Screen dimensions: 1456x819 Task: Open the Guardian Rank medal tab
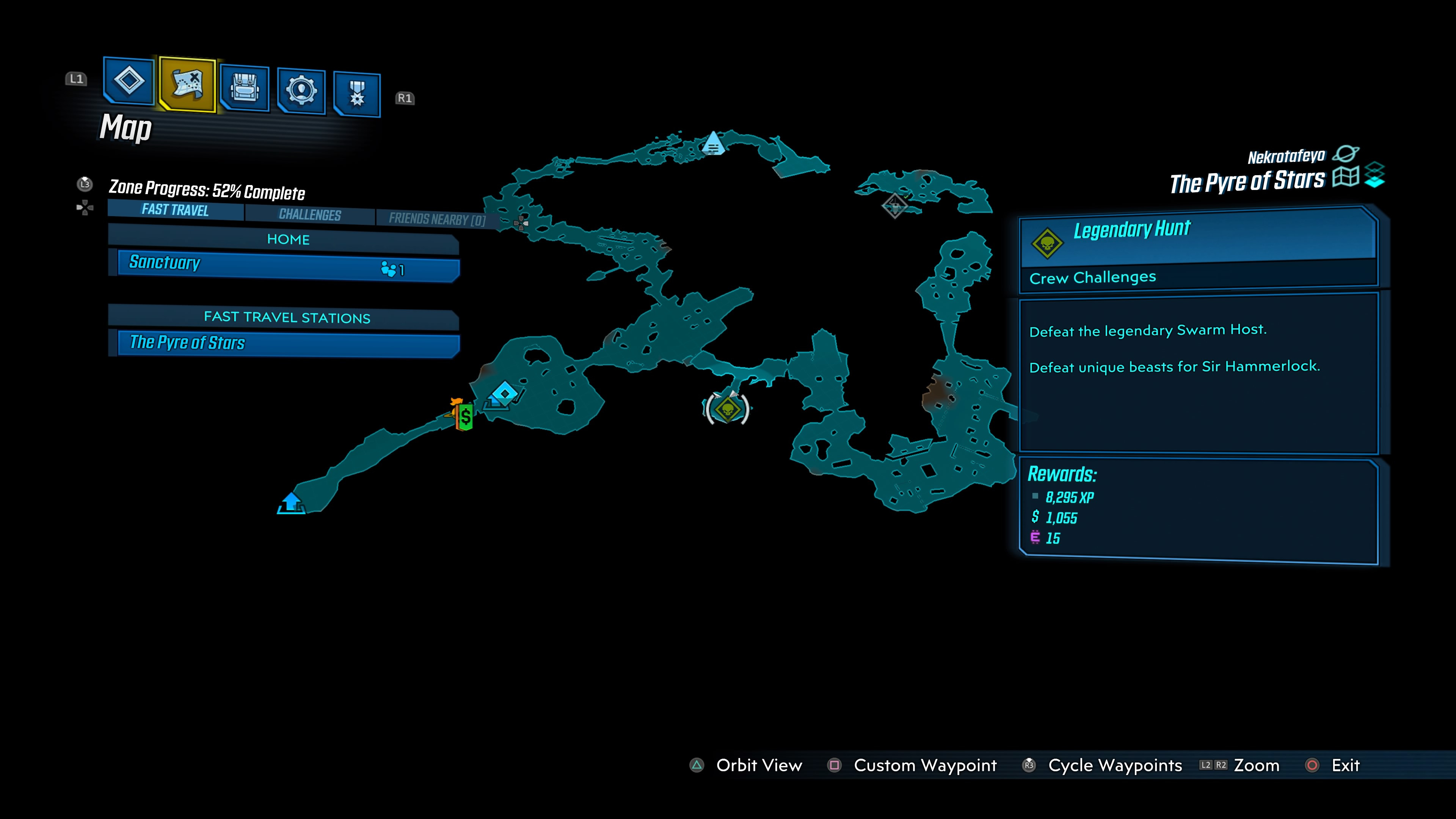tap(357, 94)
